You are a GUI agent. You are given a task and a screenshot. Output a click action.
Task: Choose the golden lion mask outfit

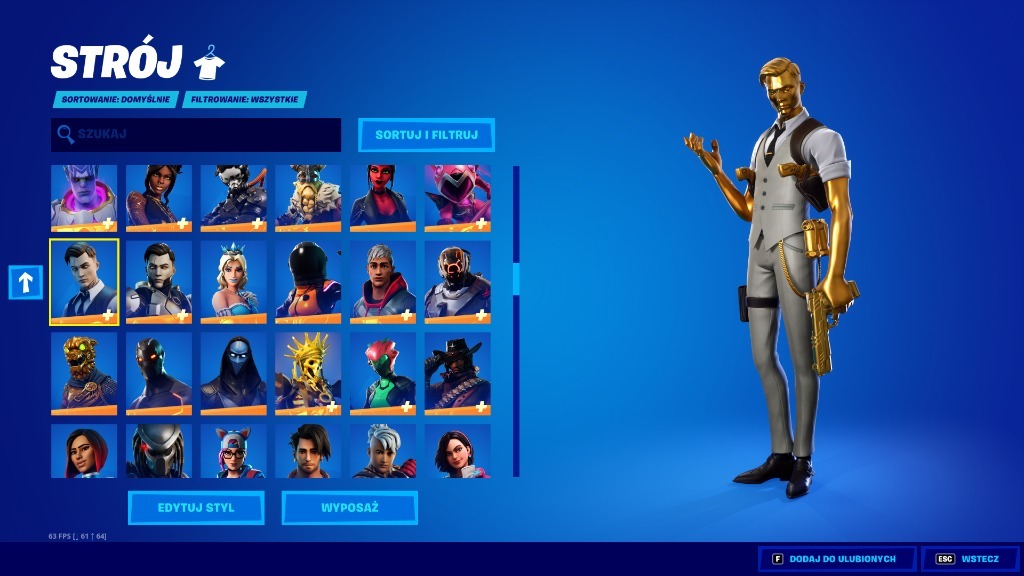(84, 373)
